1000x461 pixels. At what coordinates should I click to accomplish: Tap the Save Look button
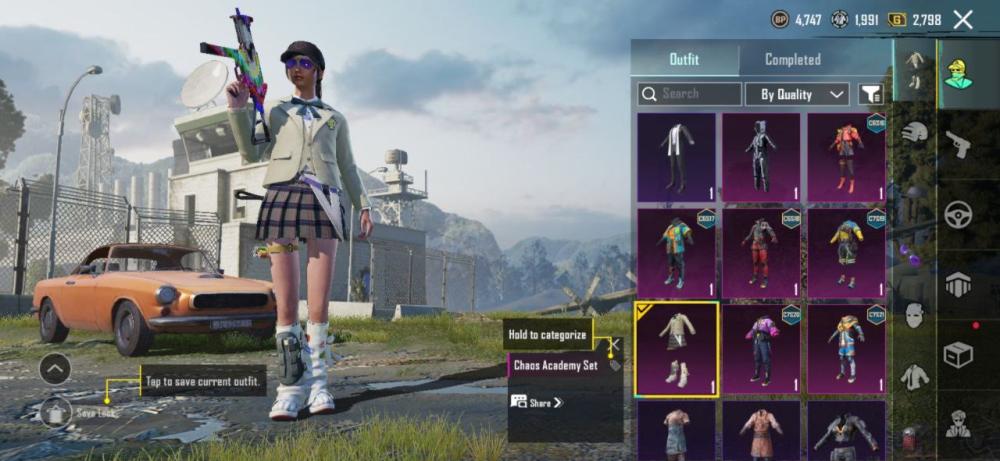(x=57, y=411)
